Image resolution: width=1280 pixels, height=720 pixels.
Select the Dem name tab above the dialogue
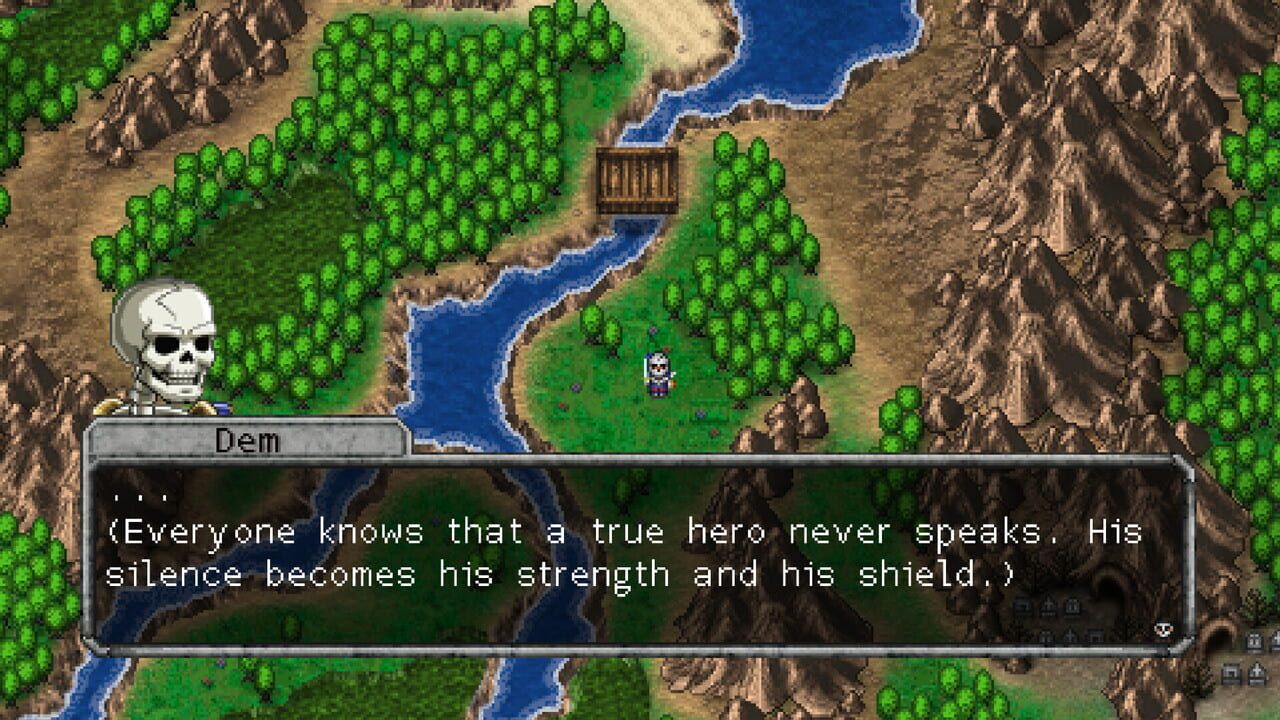(248, 439)
